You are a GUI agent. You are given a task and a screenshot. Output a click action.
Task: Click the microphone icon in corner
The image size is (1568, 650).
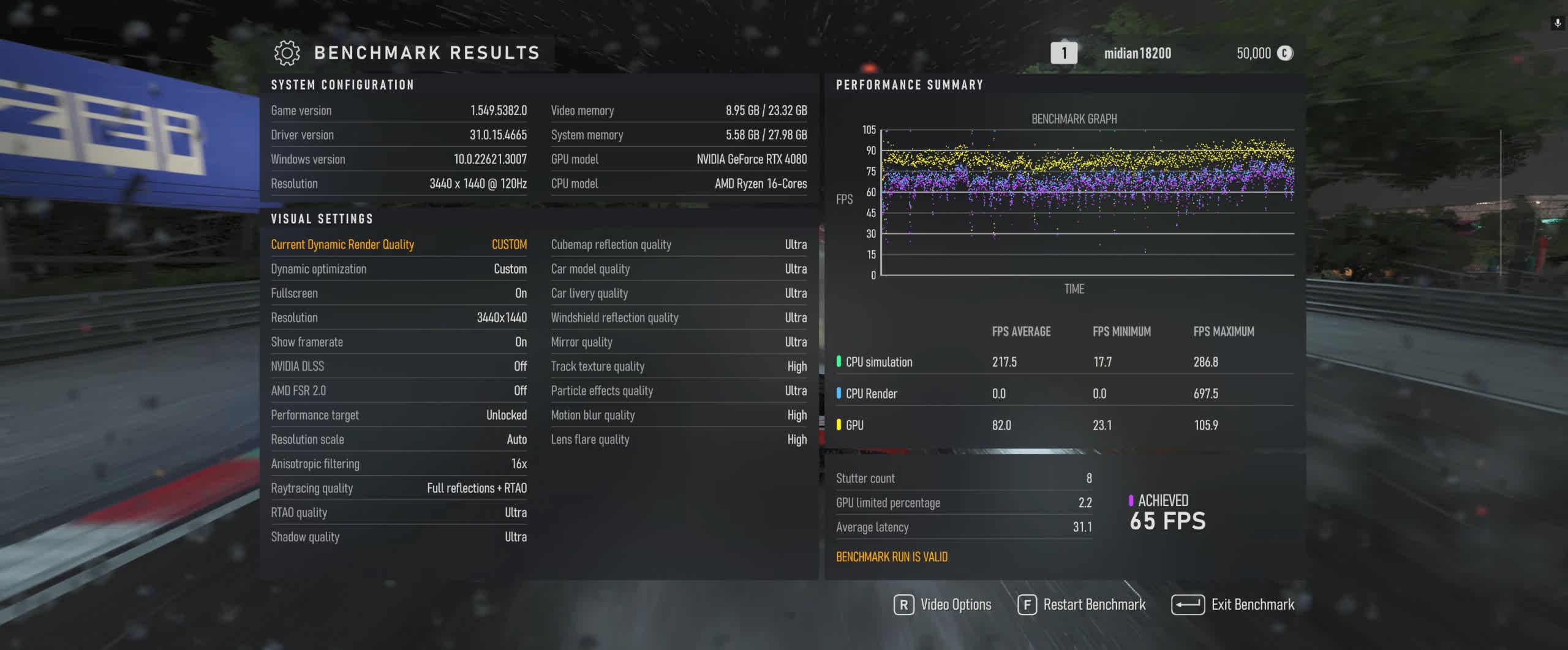[x=1557, y=23]
